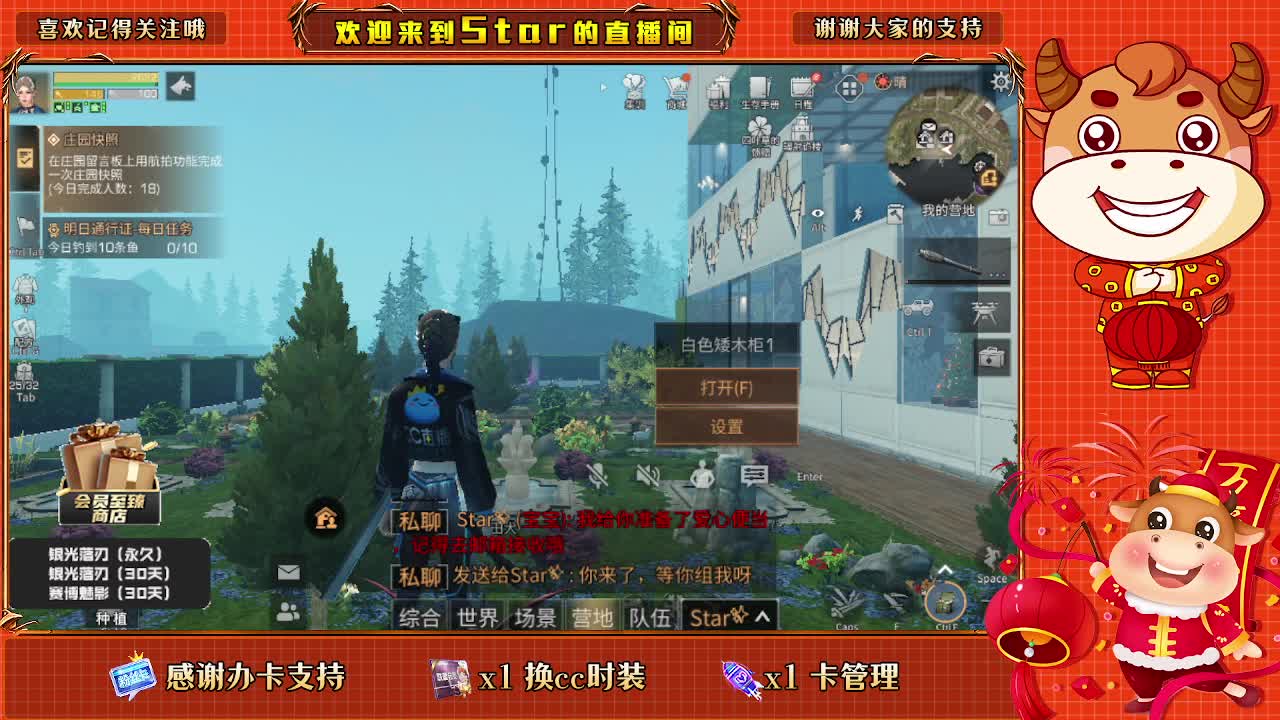Screen dimensions: 1280x720
Task: Switch to the 营地 chat tab
Action: 593,618
